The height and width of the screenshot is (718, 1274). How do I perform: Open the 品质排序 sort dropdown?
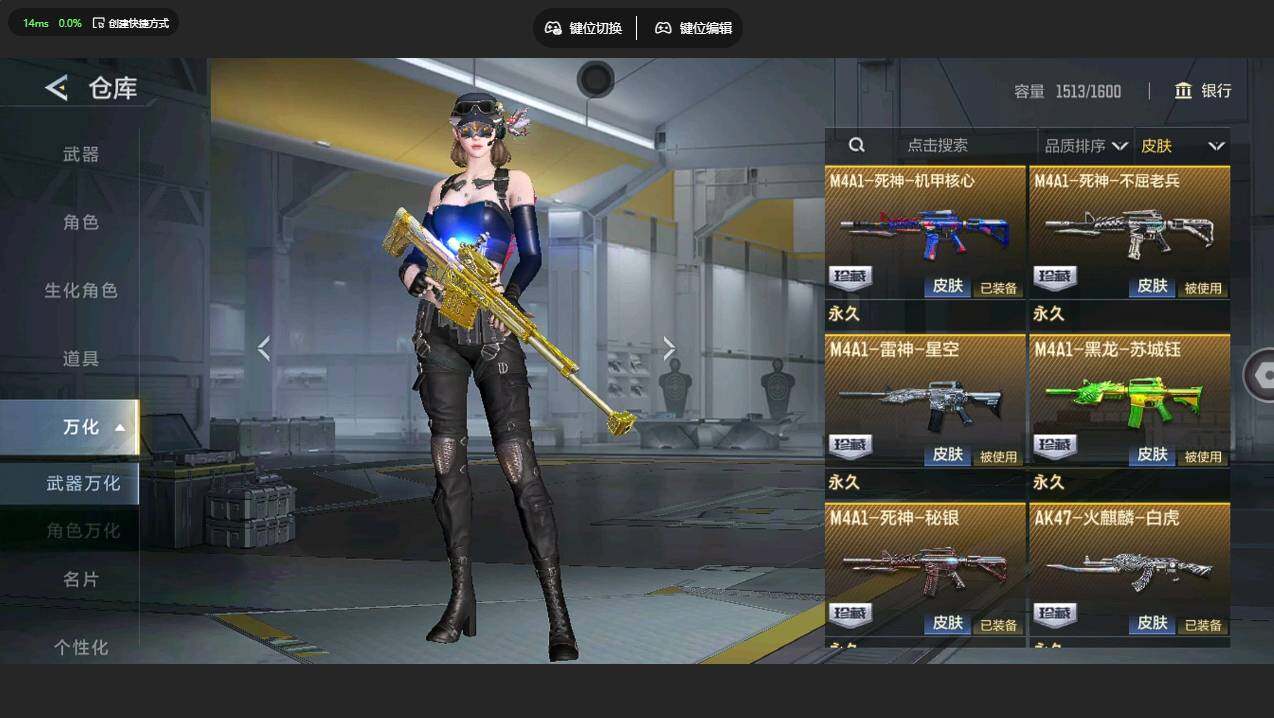tap(1086, 146)
